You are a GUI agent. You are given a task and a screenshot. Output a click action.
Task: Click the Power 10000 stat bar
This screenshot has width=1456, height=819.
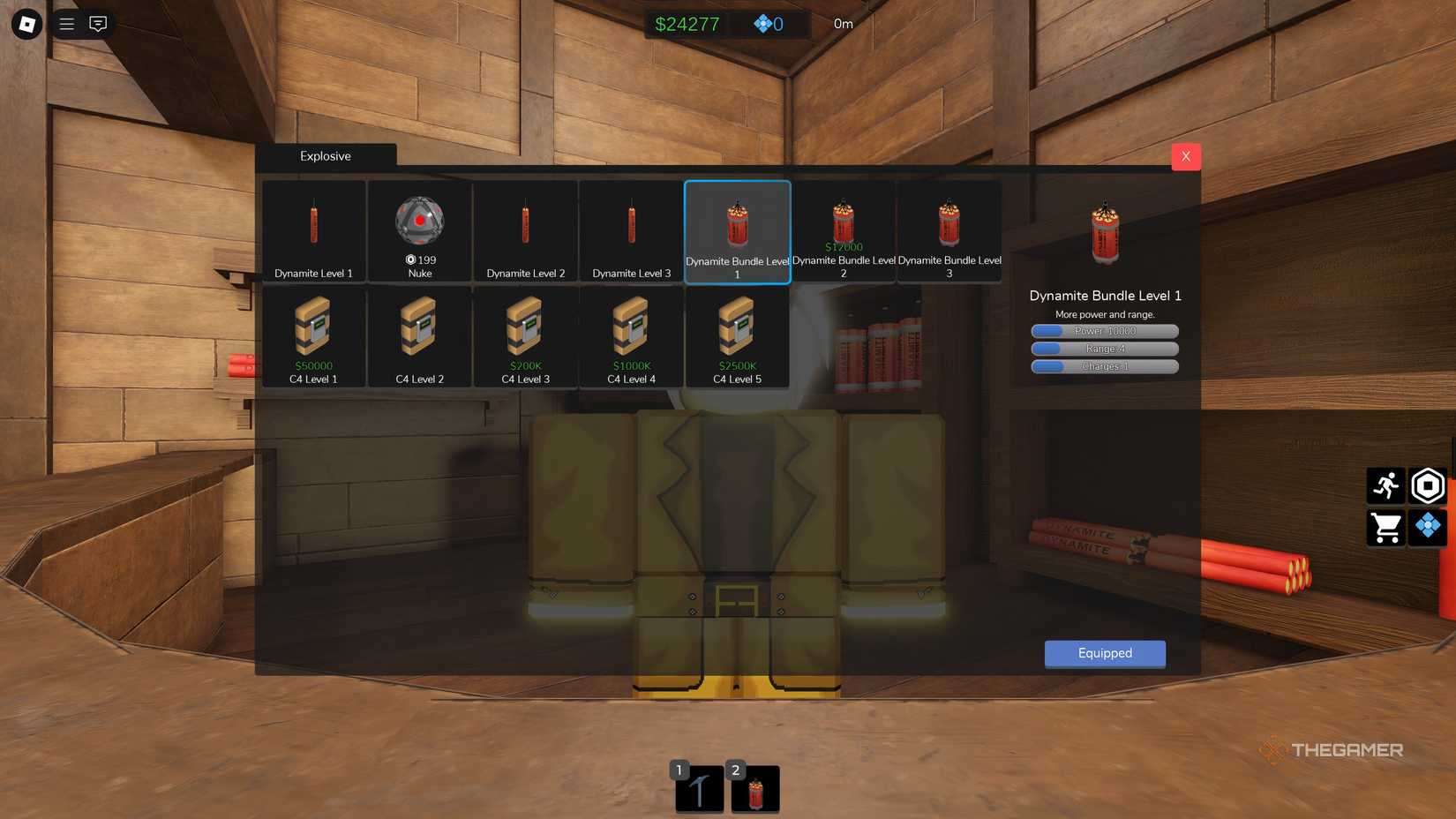[1104, 330]
